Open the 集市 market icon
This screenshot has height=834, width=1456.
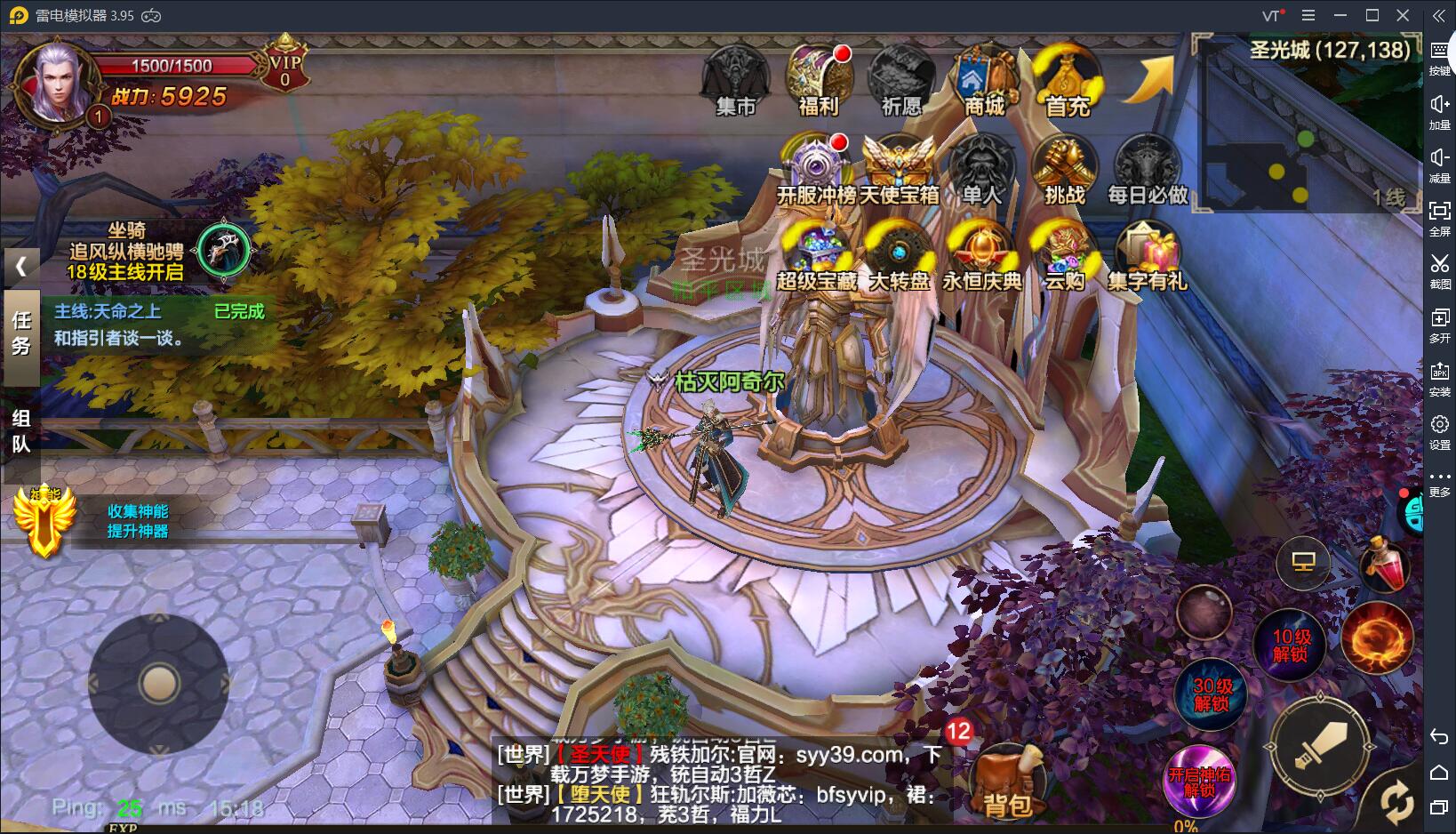pos(734,80)
